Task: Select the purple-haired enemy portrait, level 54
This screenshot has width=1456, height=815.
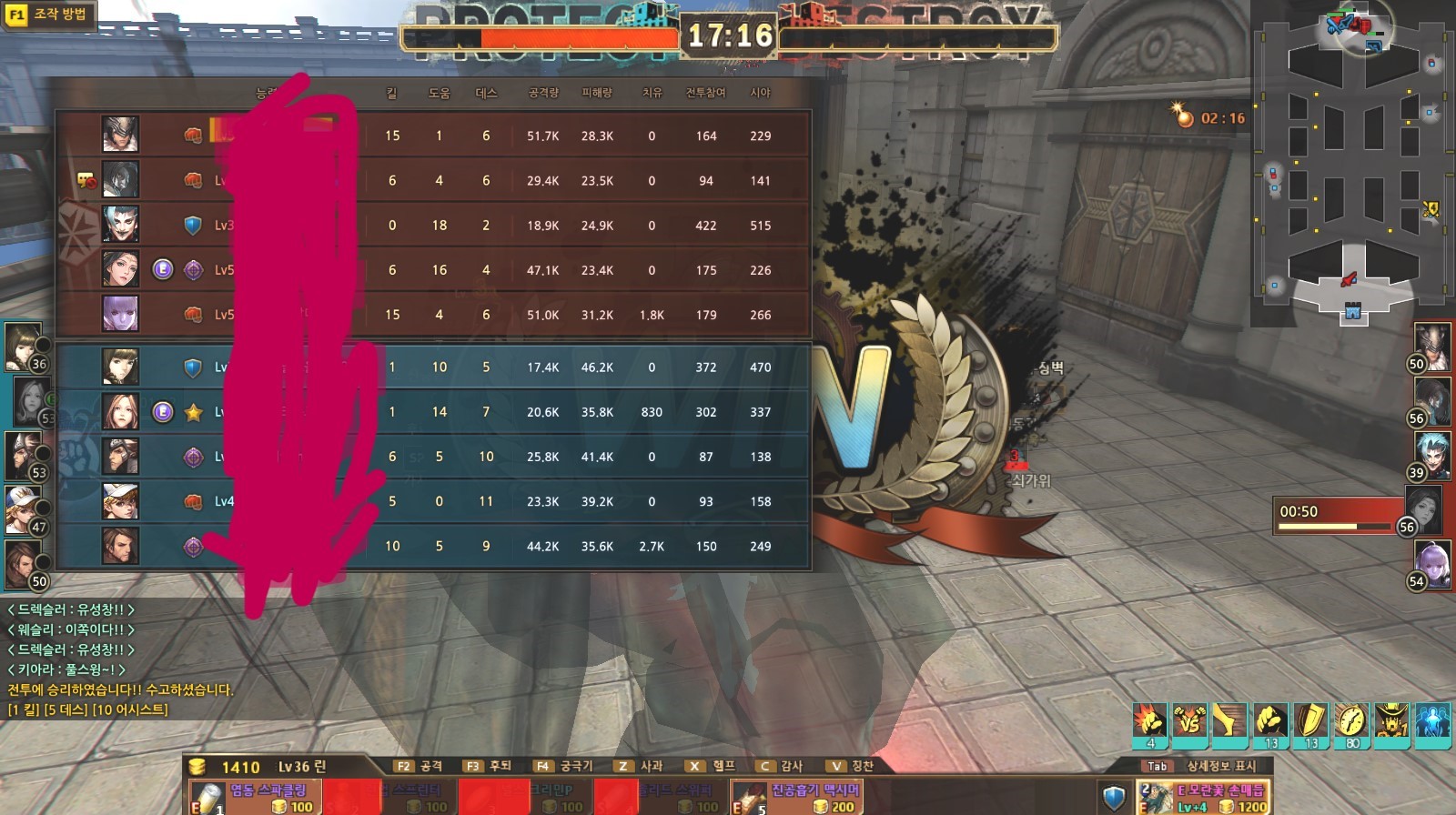Action: (x=1431, y=563)
